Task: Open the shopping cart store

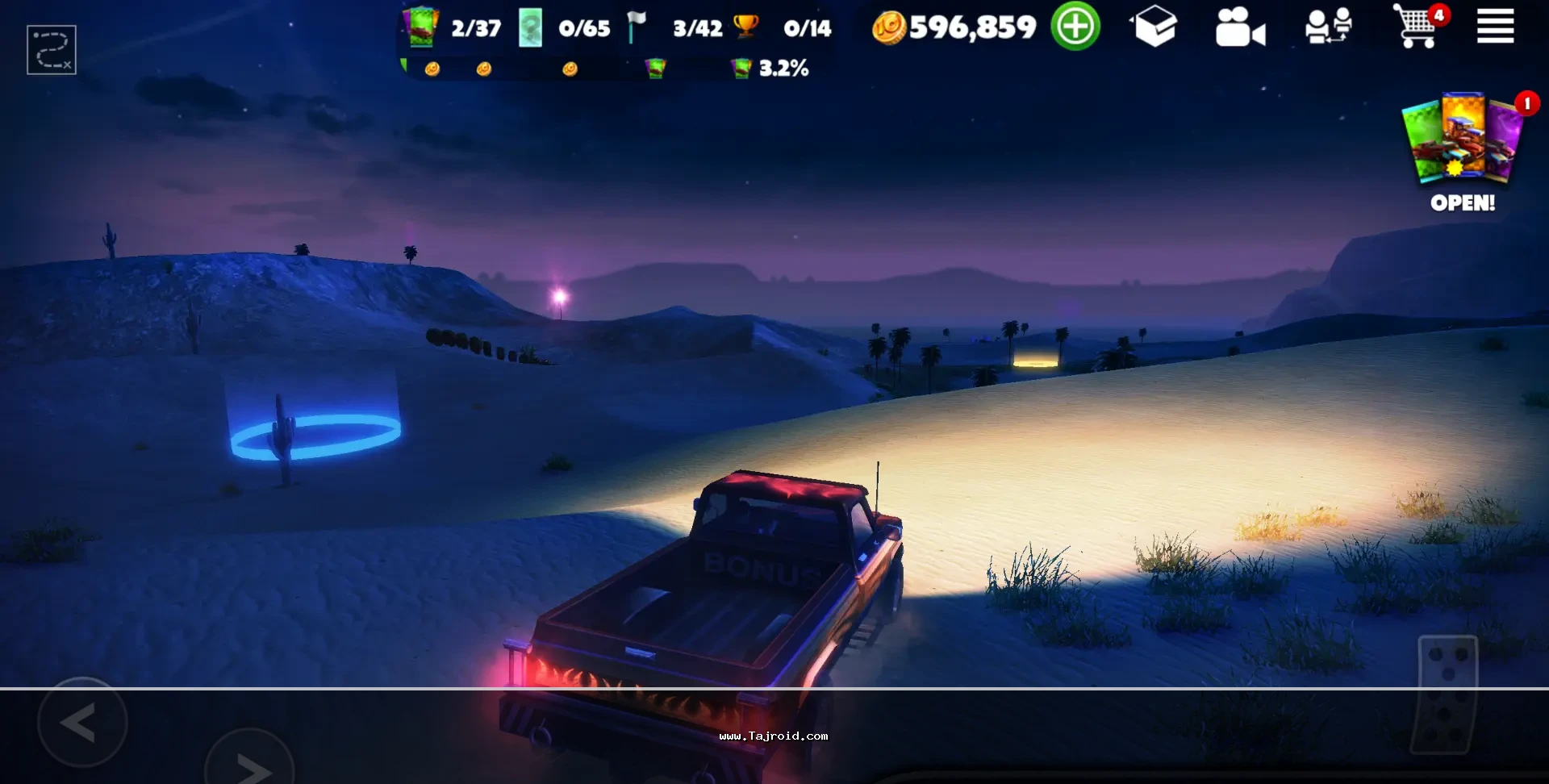Action: [x=1417, y=27]
